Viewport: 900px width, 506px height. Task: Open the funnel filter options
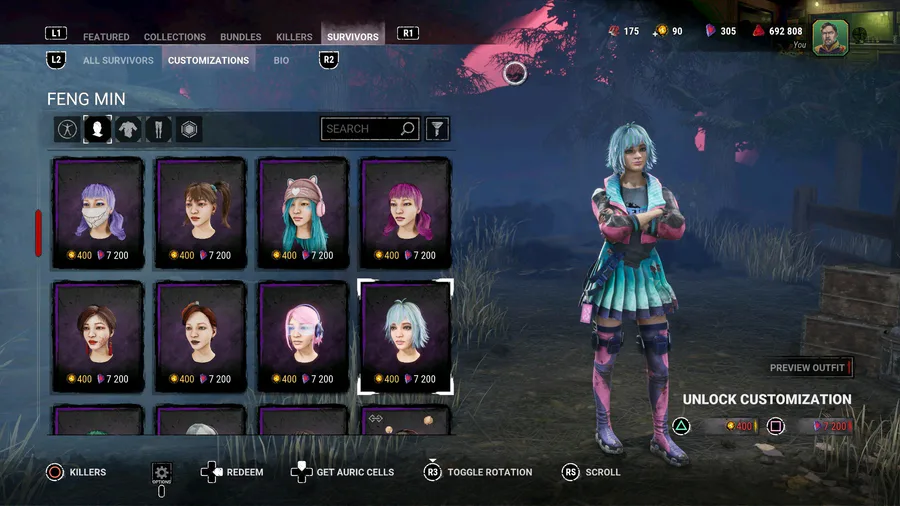(437, 129)
